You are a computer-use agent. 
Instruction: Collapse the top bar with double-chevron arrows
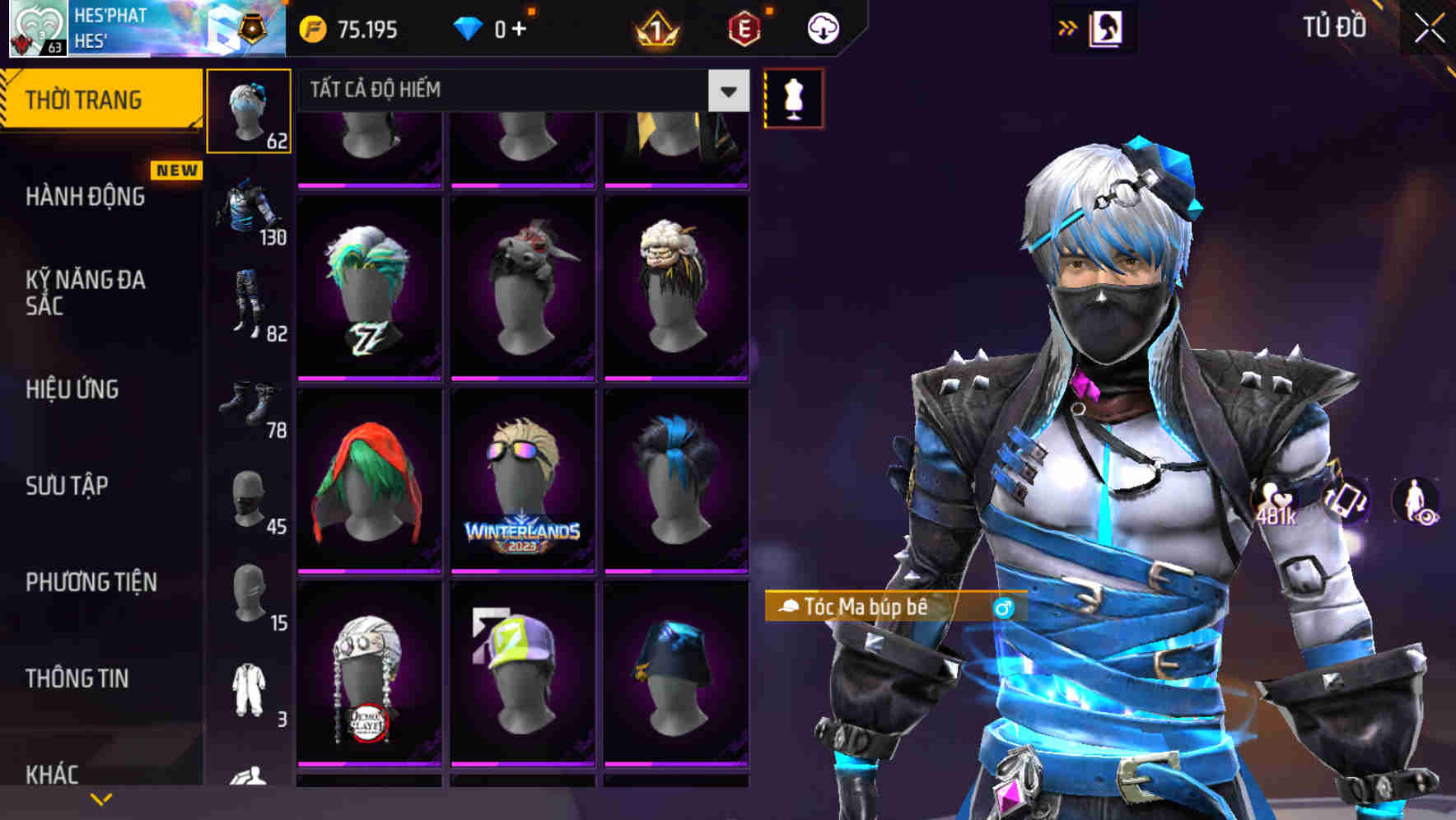point(1068,27)
